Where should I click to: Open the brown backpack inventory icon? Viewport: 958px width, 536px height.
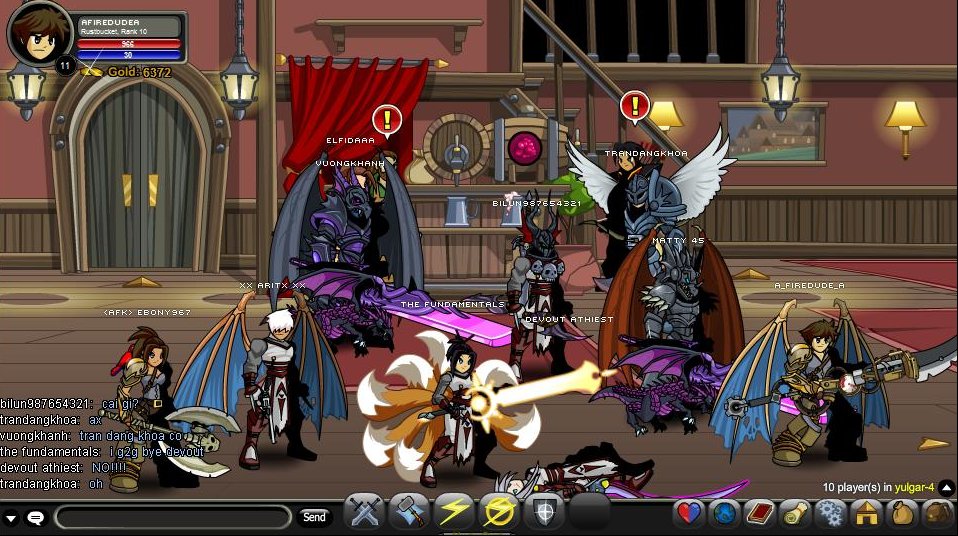coord(936,514)
